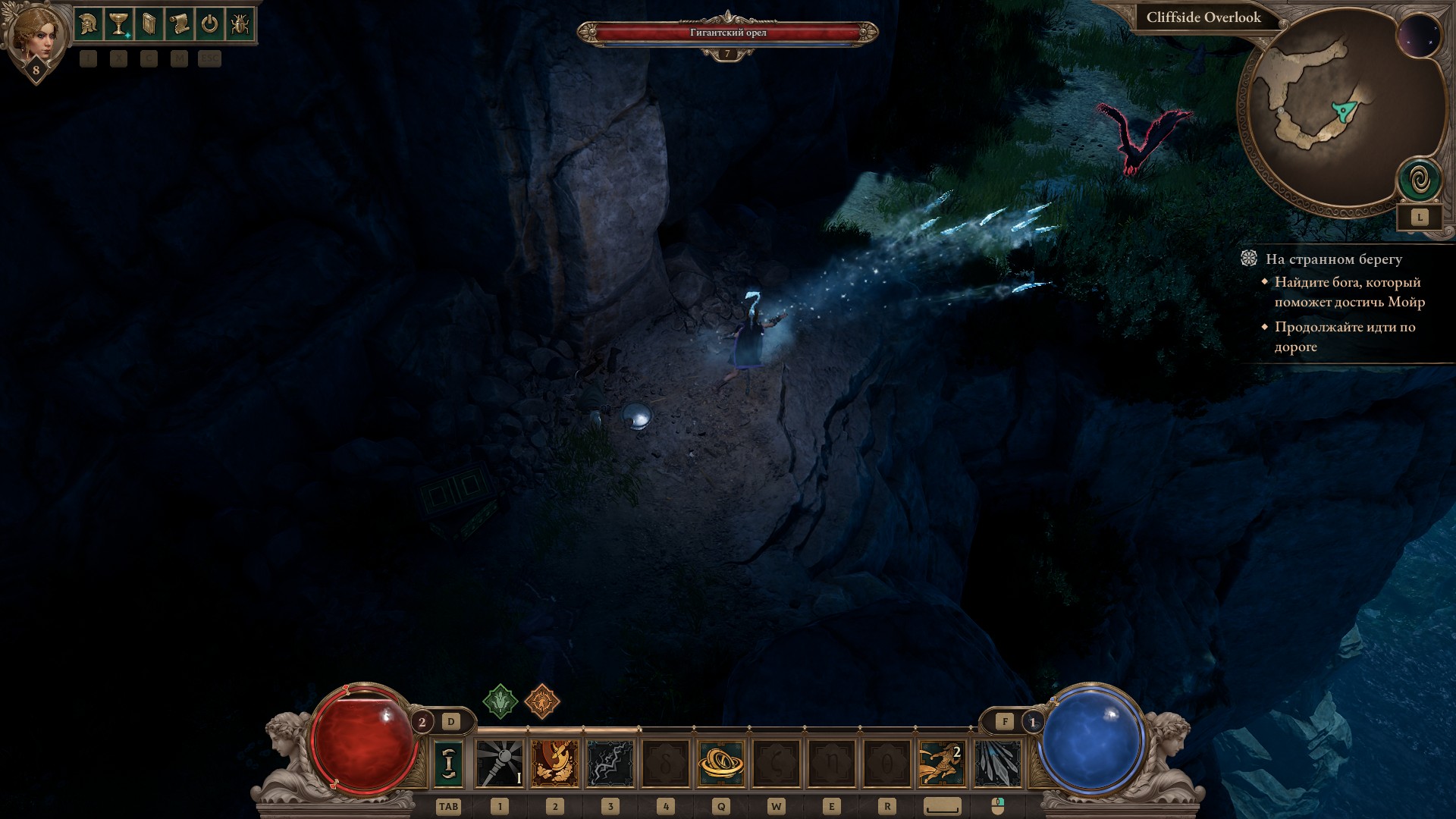The height and width of the screenshot is (819, 1456).
Task: Select the ice shards skill slot
Action: (997, 763)
